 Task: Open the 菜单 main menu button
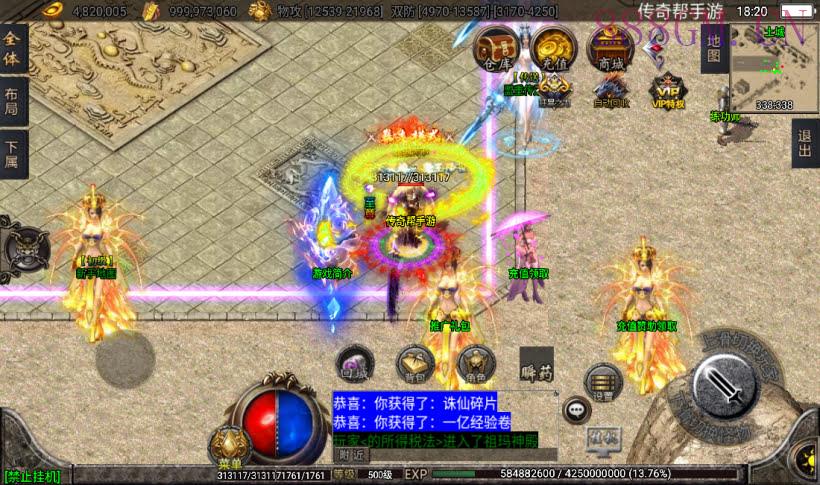tap(229, 446)
